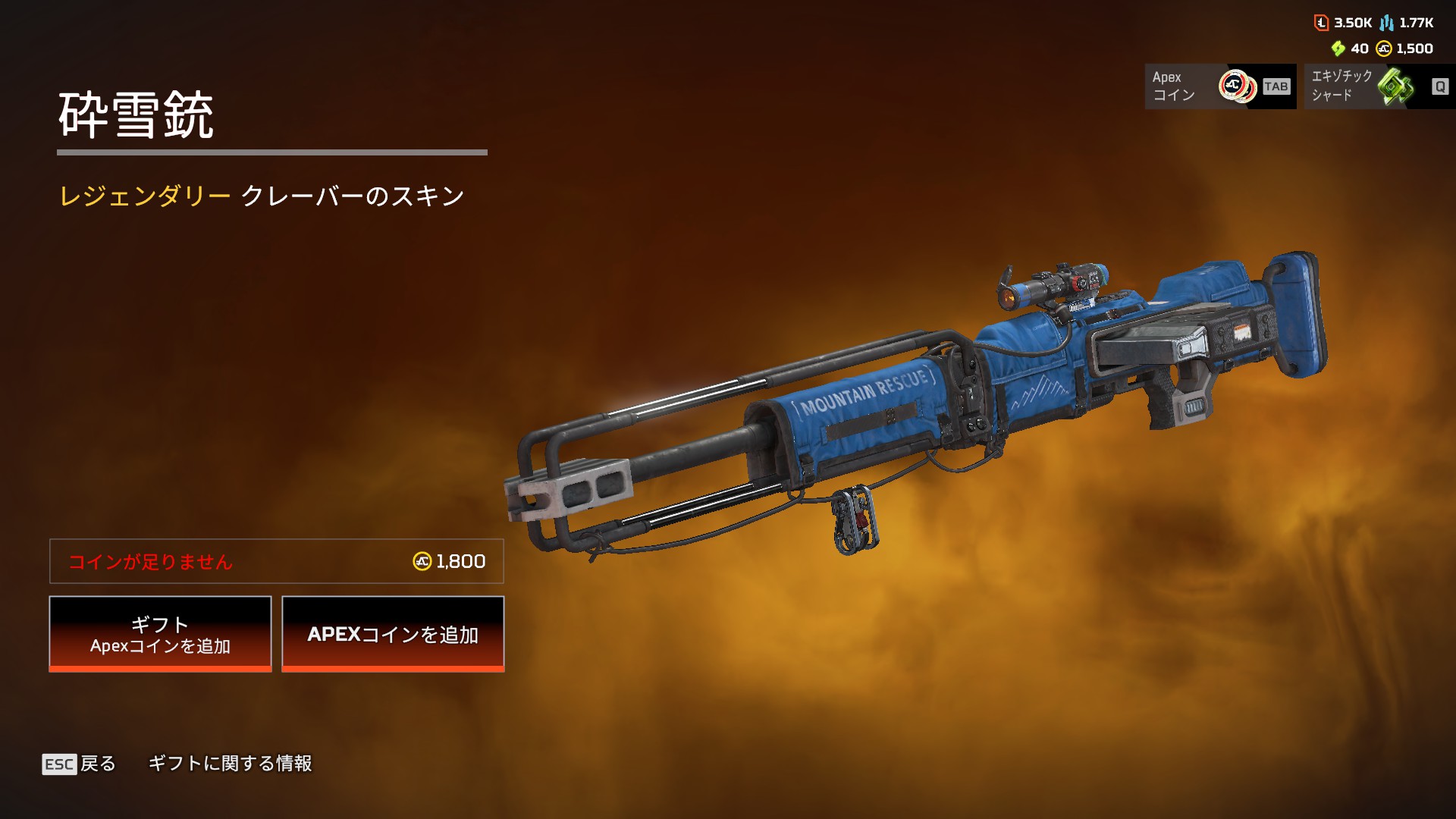Open the Apex コイン tab
The width and height of the screenshot is (1456, 819).
tap(1219, 86)
